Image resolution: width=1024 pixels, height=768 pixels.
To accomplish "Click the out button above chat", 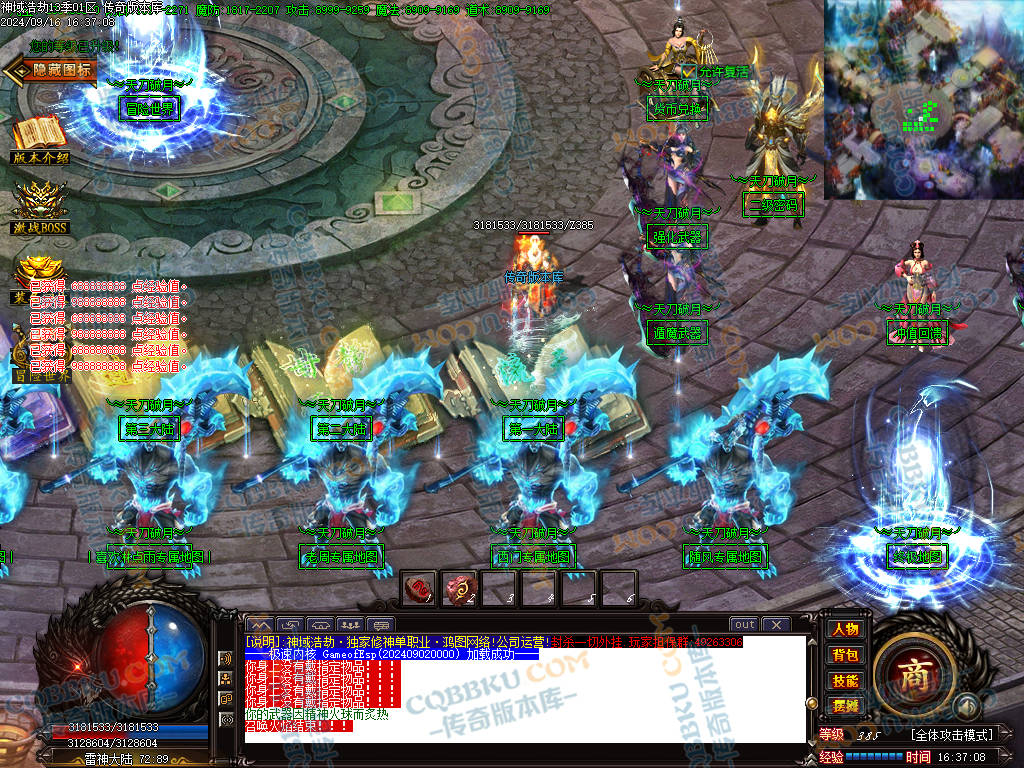I will 744,625.
